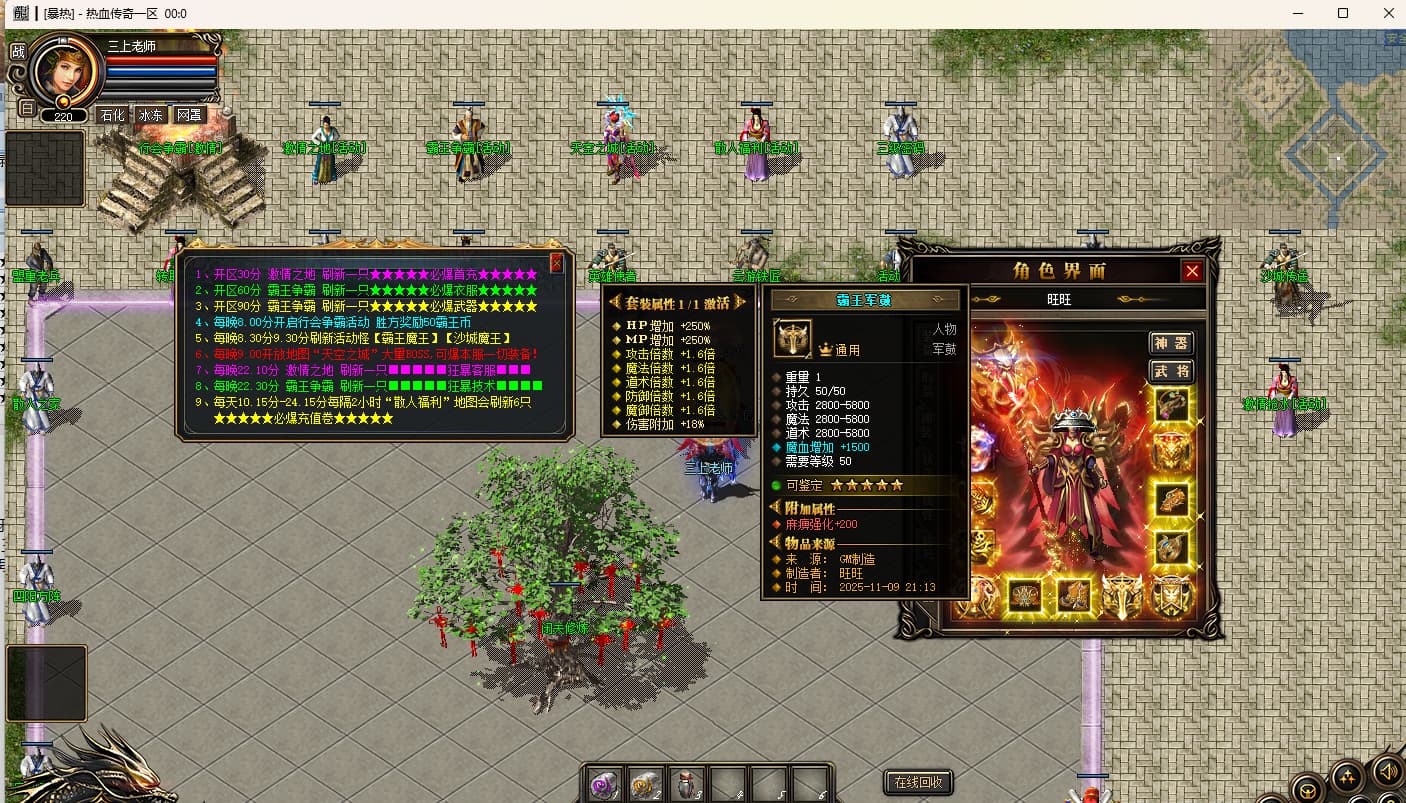Screen dimensions: 1406x803
Task: Click the 在线回收 online recycle button
Action: pyautogui.click(x=918, y=782)
